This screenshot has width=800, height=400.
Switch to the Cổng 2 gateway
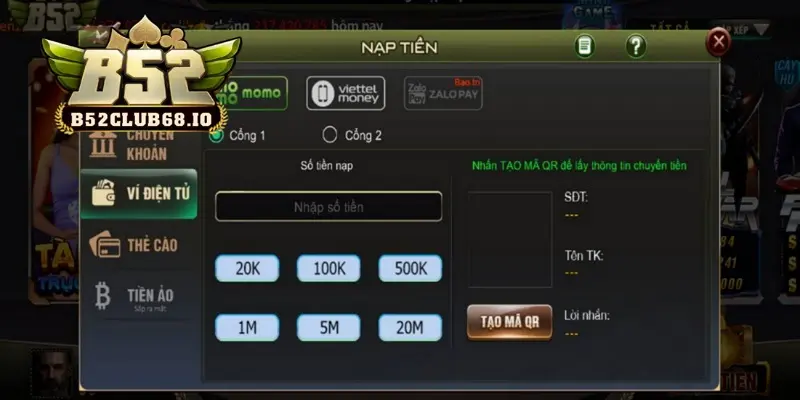(330, 134)
